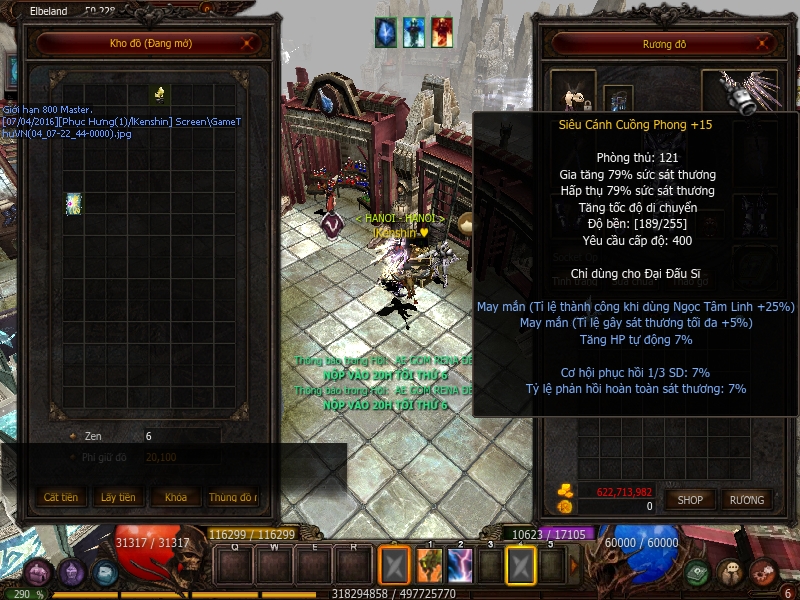Viewport: 800px width, 600px height.
Task: Click the blue crystal buff icon
Action: coord(386,32)
